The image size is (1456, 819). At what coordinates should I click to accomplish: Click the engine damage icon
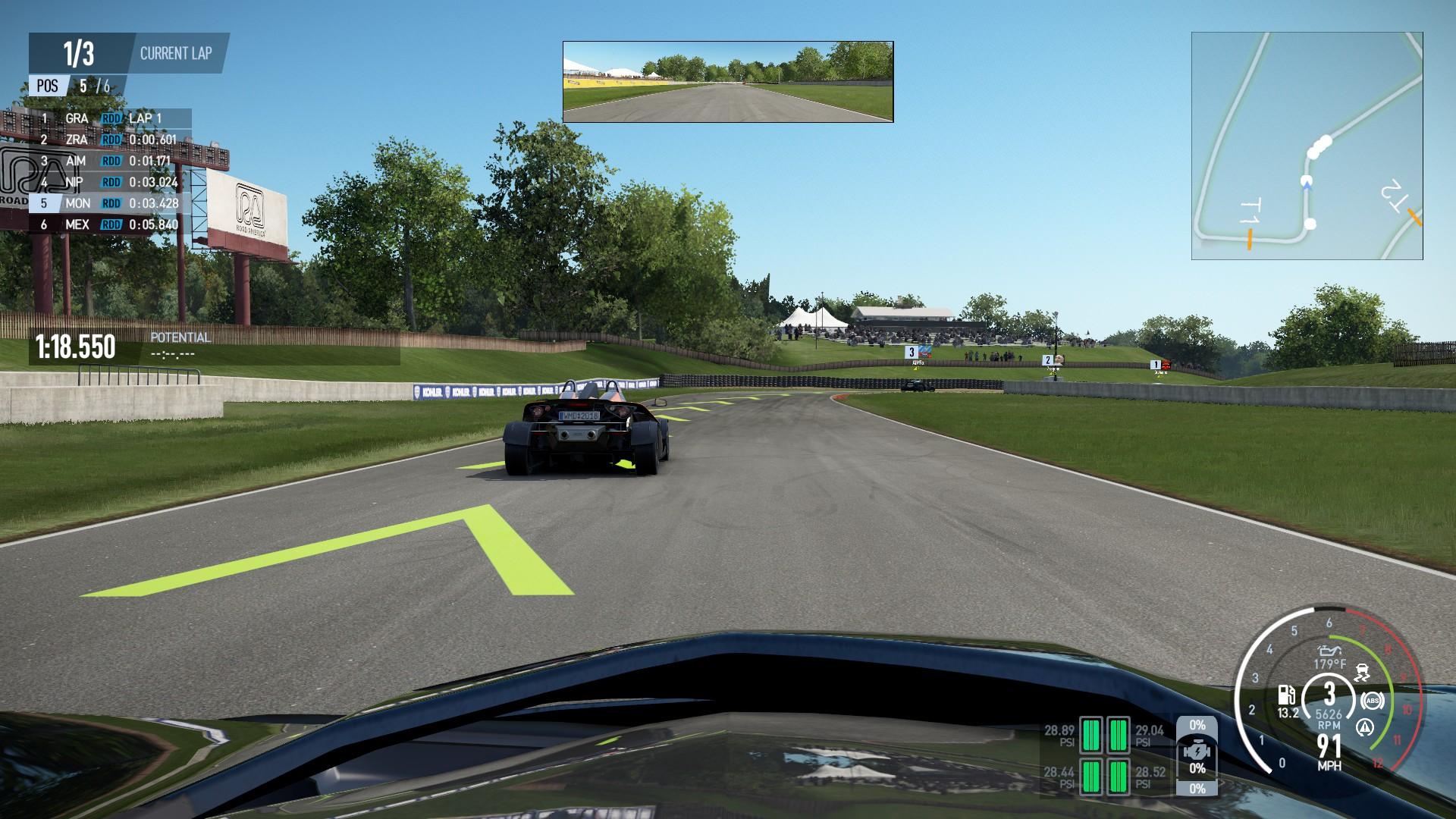[x=1197, y=747]
